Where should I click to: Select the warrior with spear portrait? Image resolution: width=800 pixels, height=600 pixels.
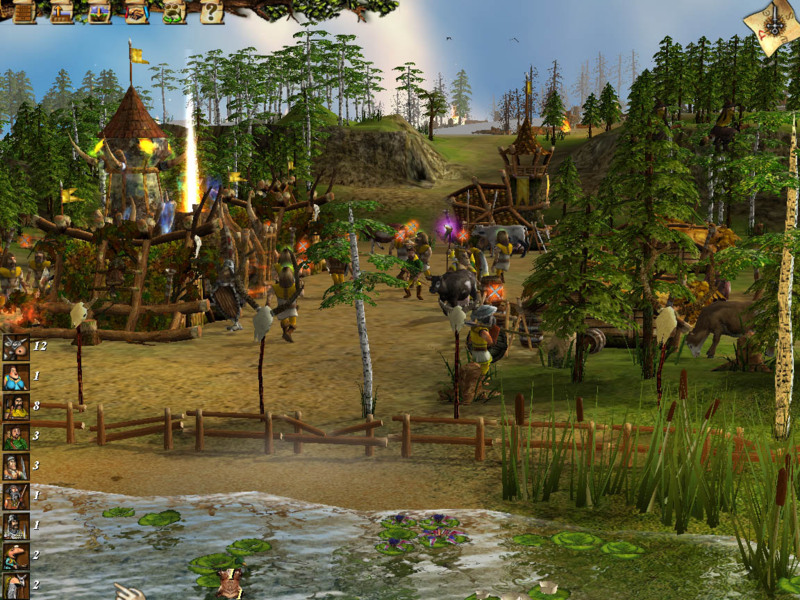(15, 467)
